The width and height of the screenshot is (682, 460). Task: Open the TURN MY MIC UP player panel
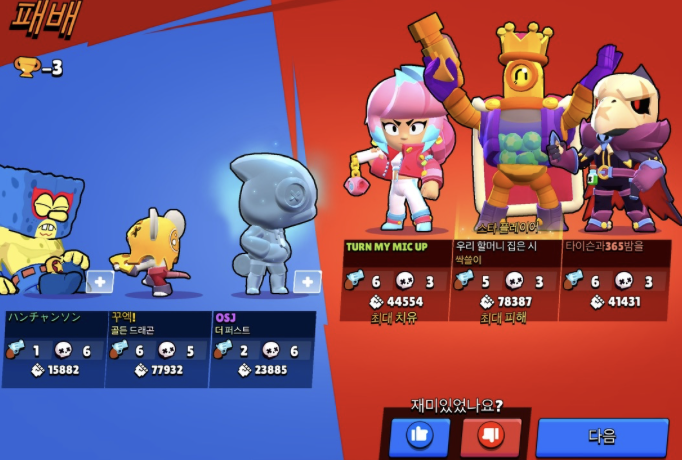[395, 278]
